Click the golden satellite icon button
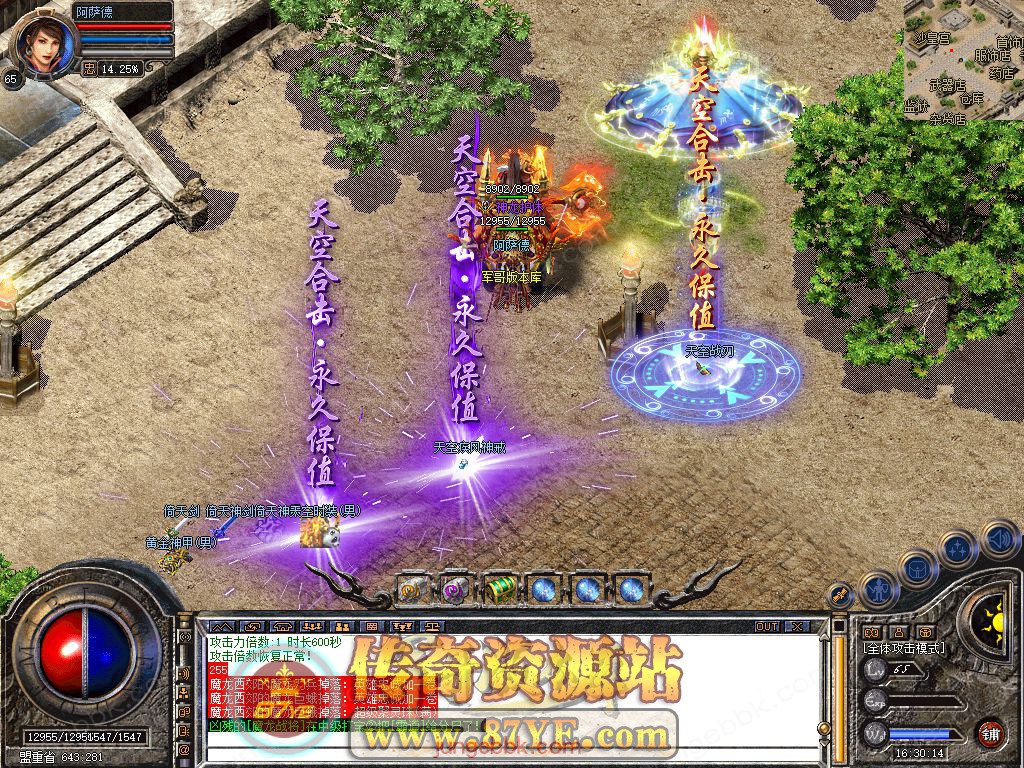Image resolution: width=1024 pixels, height=768 pixels. pyautogui.click(x=841, y=595)
